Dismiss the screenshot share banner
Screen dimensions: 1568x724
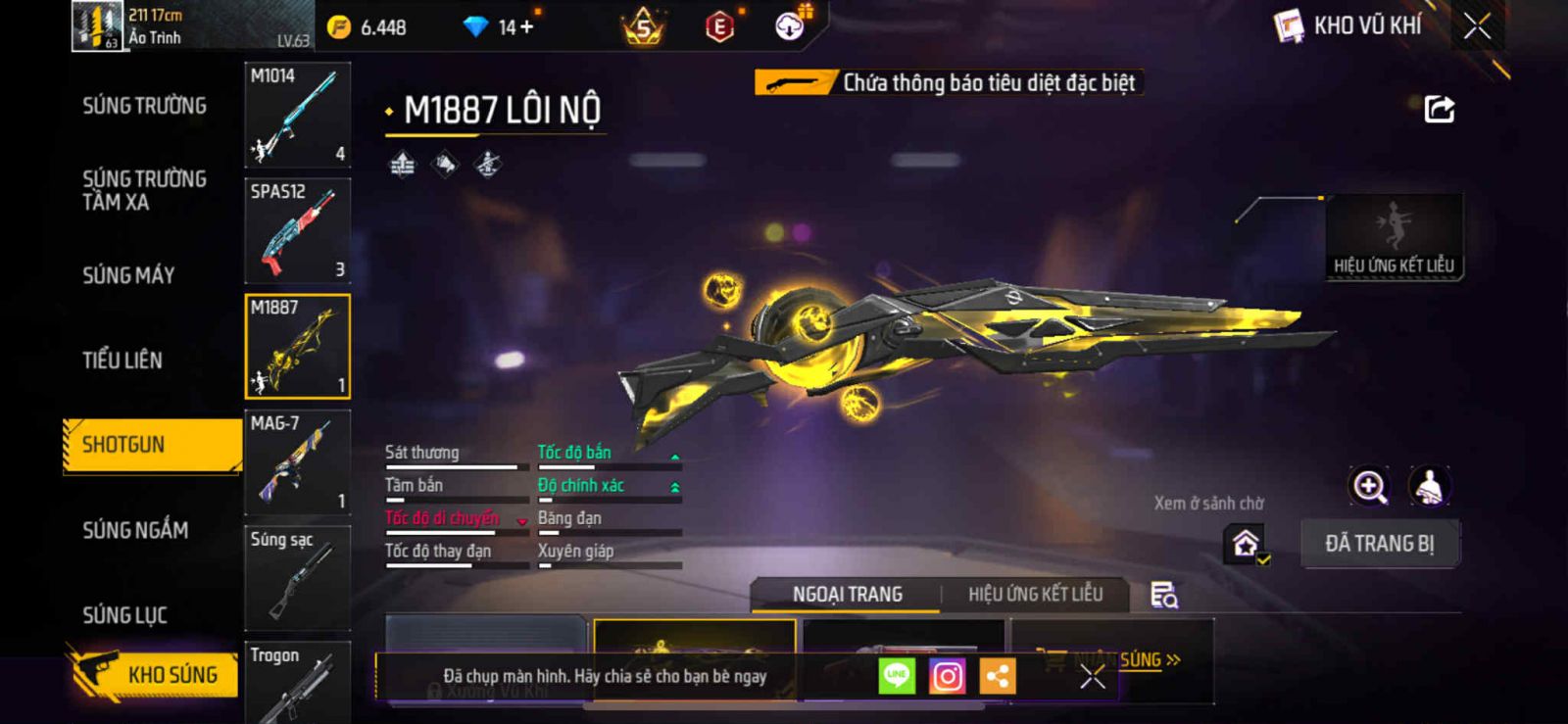pyautogui.click(x=1093, y=676)
